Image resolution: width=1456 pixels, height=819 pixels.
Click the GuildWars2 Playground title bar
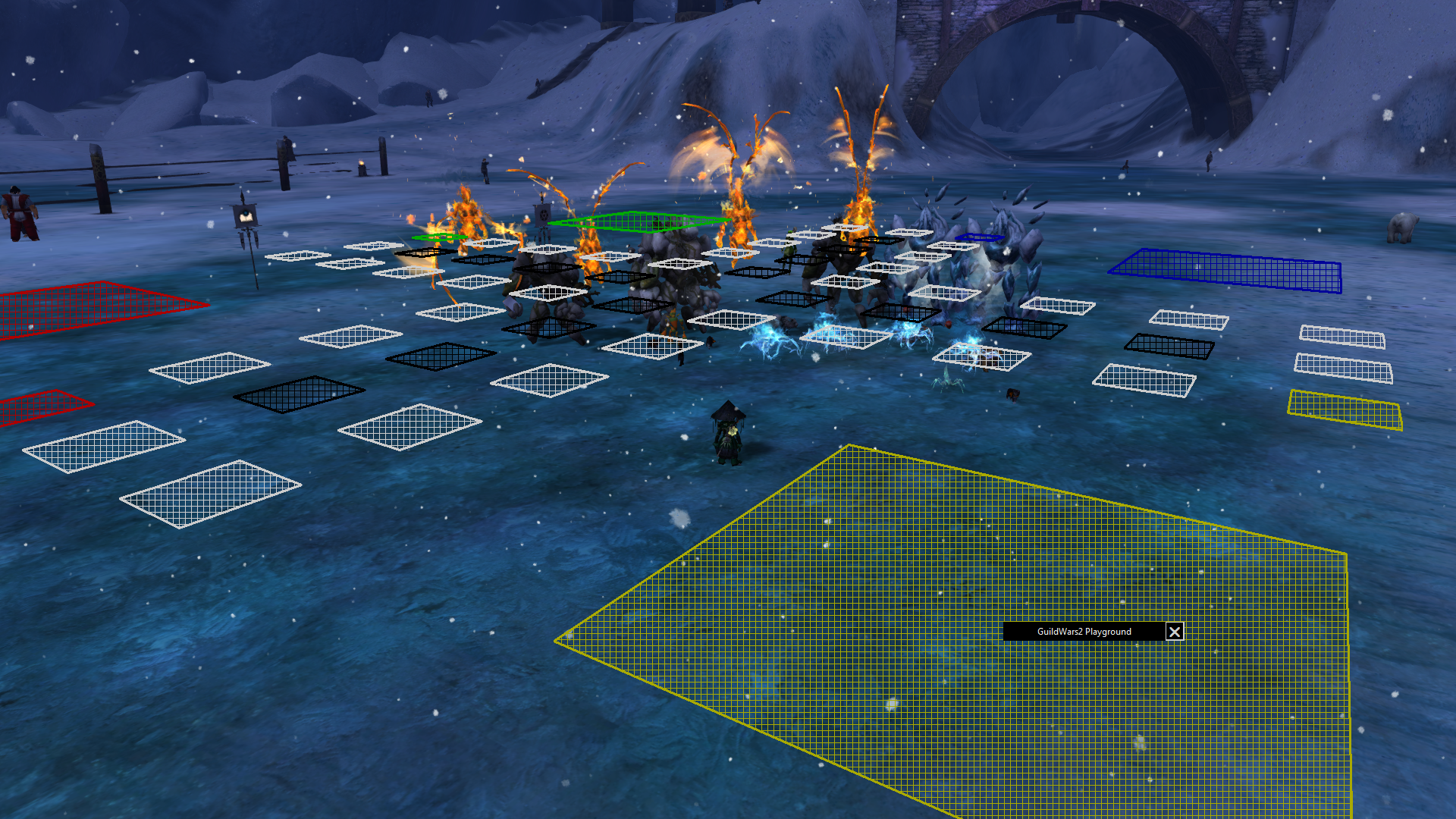pos(1084,632)
